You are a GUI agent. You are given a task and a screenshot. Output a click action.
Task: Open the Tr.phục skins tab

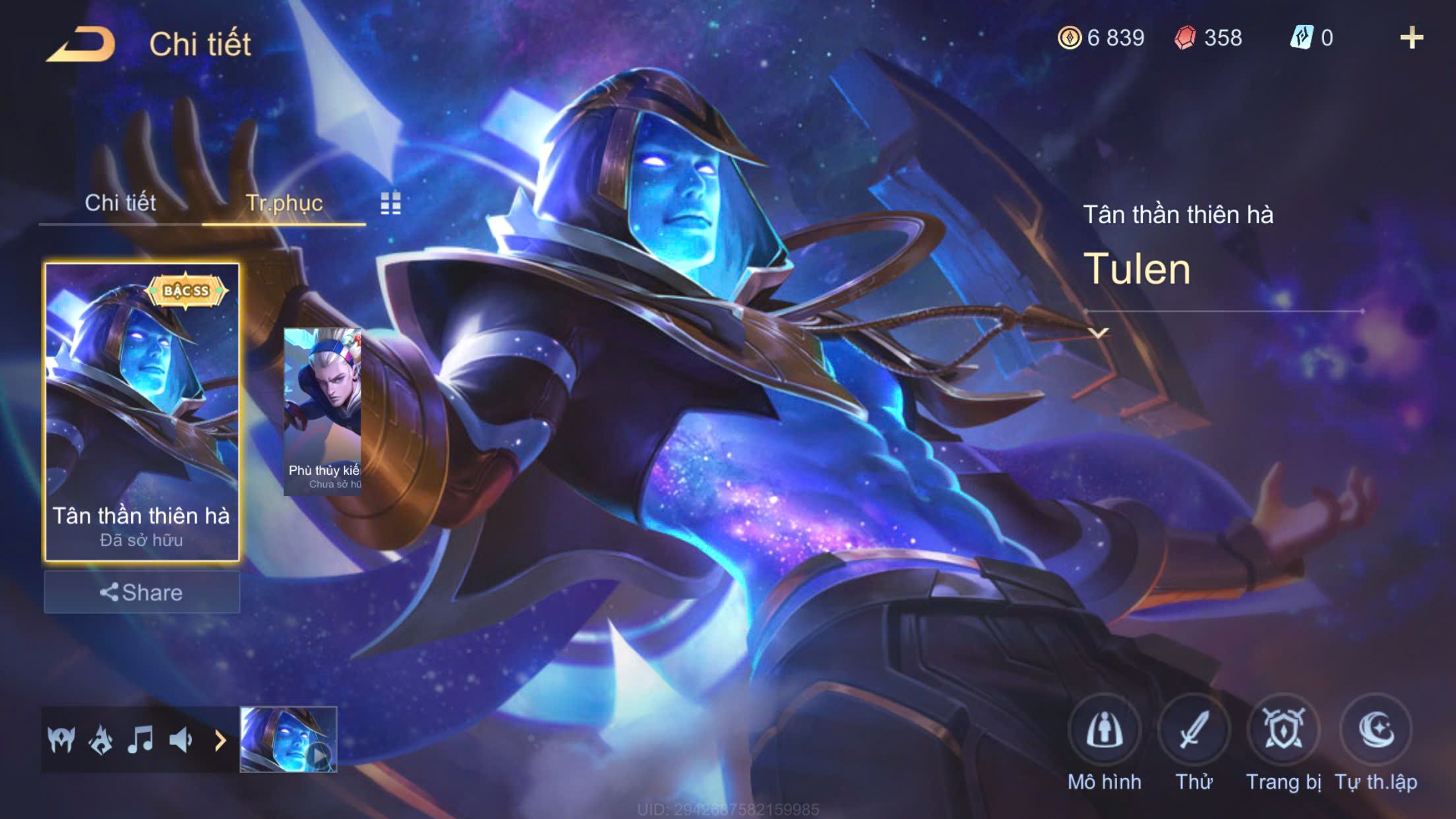[x=284, y=202]
